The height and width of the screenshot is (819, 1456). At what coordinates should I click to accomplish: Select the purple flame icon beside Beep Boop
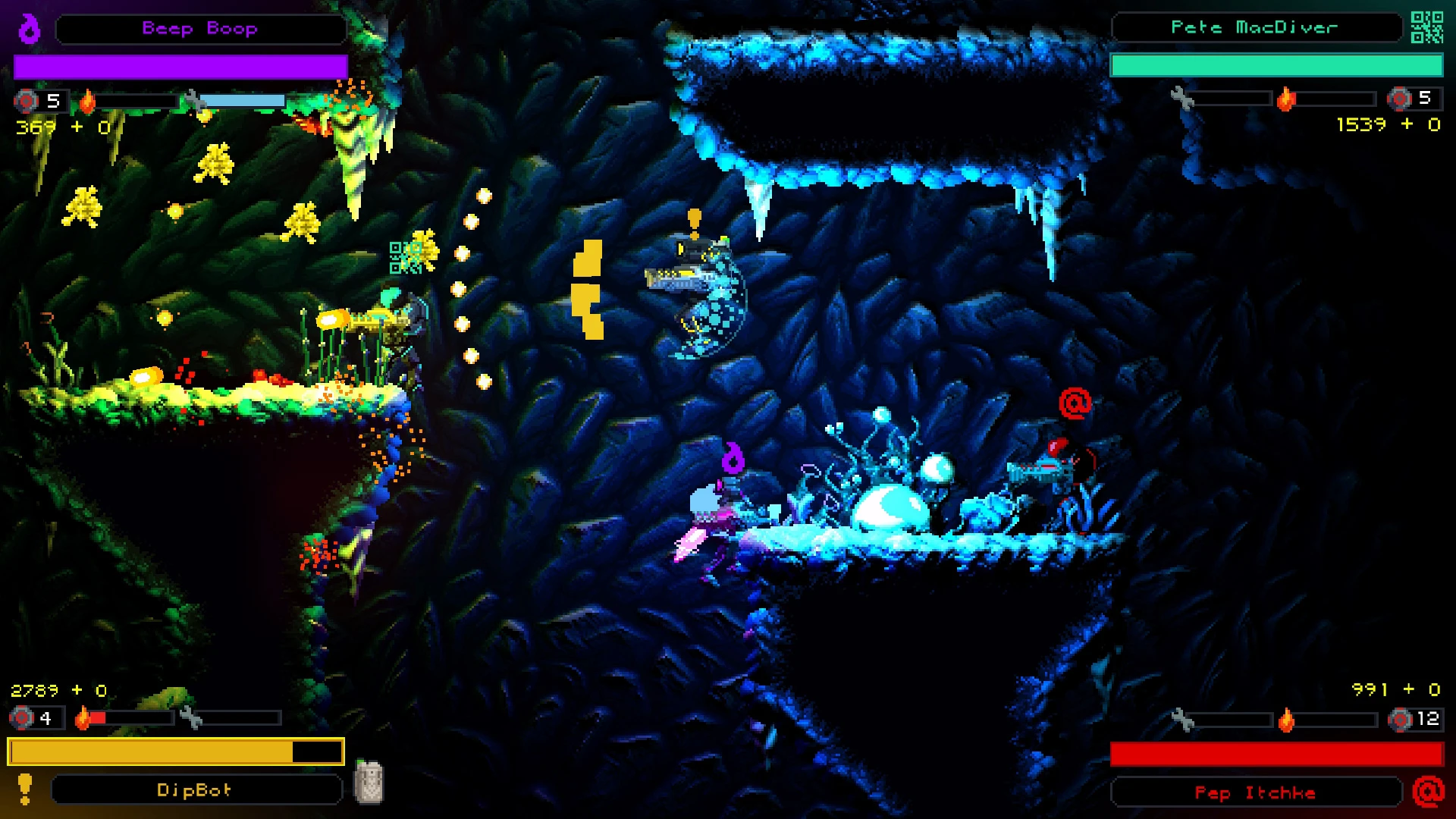click(30, 29)
